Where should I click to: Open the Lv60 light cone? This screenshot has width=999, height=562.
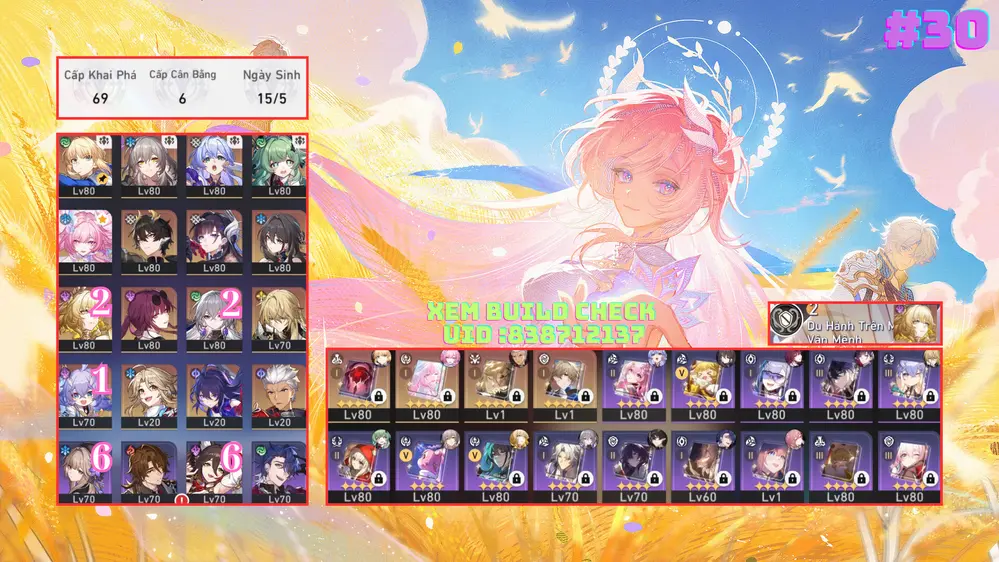pos(702,466)
